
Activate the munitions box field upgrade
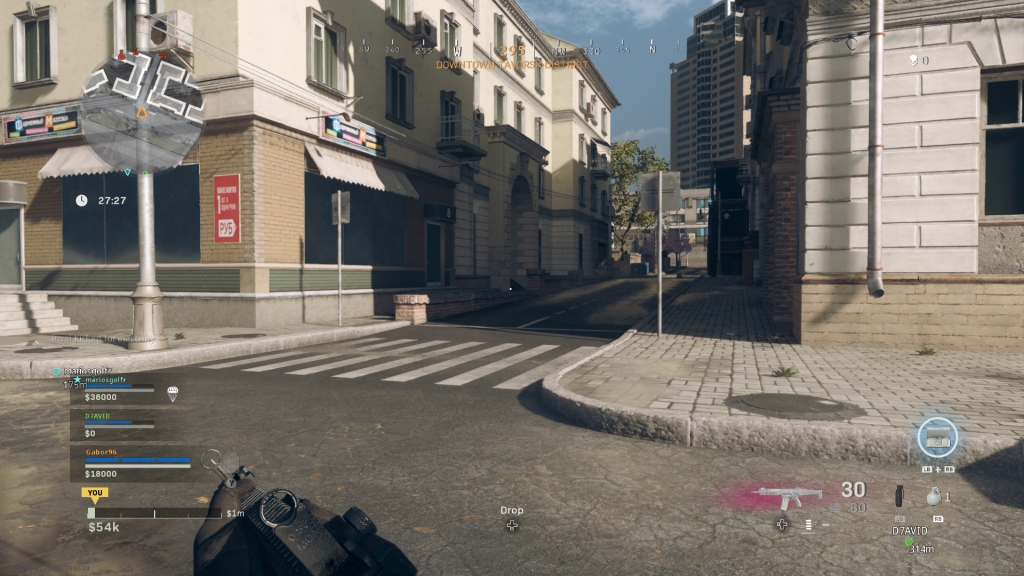pos(937,437)
